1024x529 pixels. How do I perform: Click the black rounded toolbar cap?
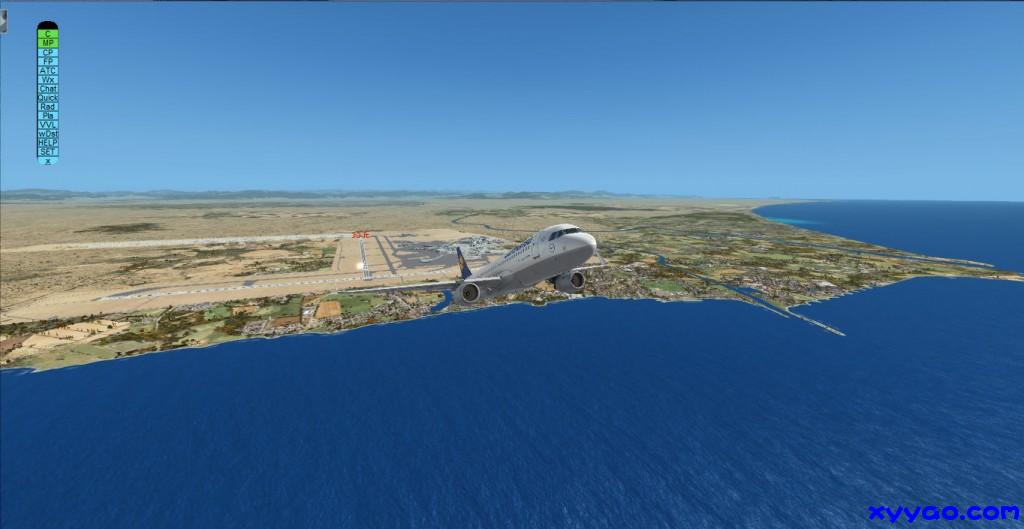pos(47,25)
